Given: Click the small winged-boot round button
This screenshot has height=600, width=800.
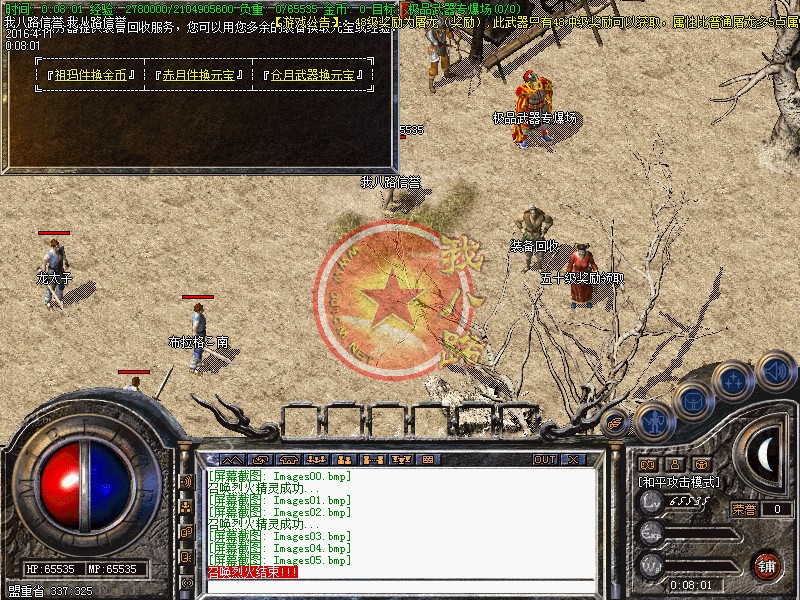Looking at the screenshot, I should point(615,421).
